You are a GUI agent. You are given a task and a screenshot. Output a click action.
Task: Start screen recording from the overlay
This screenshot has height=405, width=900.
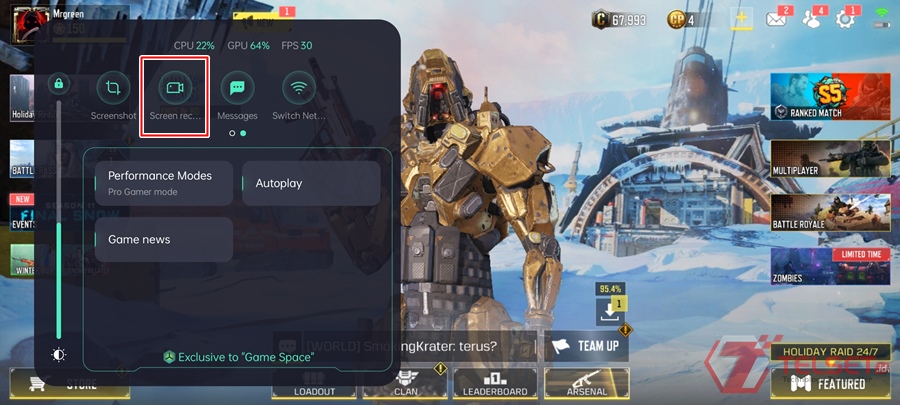point(175,89)
